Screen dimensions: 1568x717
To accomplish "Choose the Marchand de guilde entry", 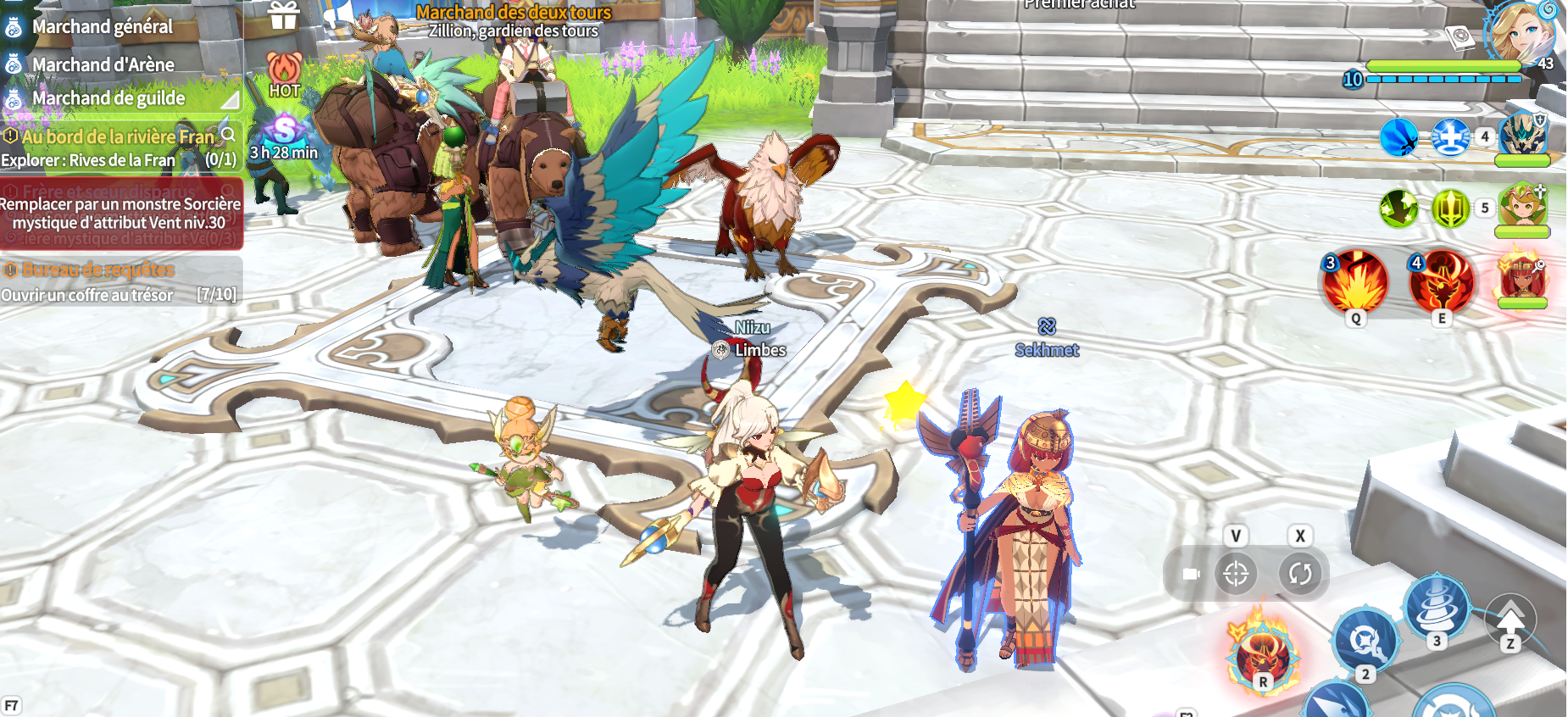I will 108,98.
